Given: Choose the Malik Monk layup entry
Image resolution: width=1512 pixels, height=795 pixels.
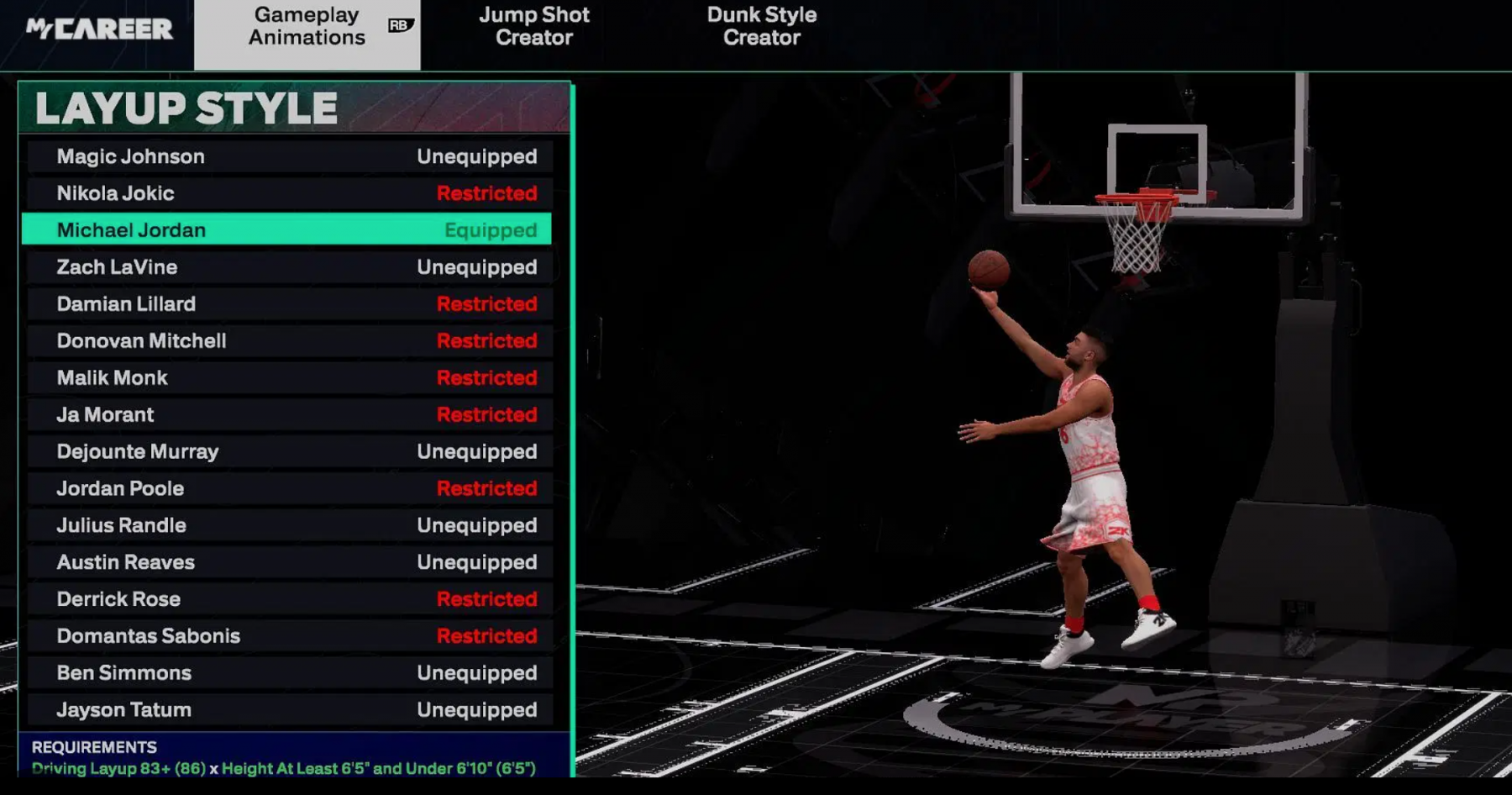Looking at the screenshot, I should (289, 378).
